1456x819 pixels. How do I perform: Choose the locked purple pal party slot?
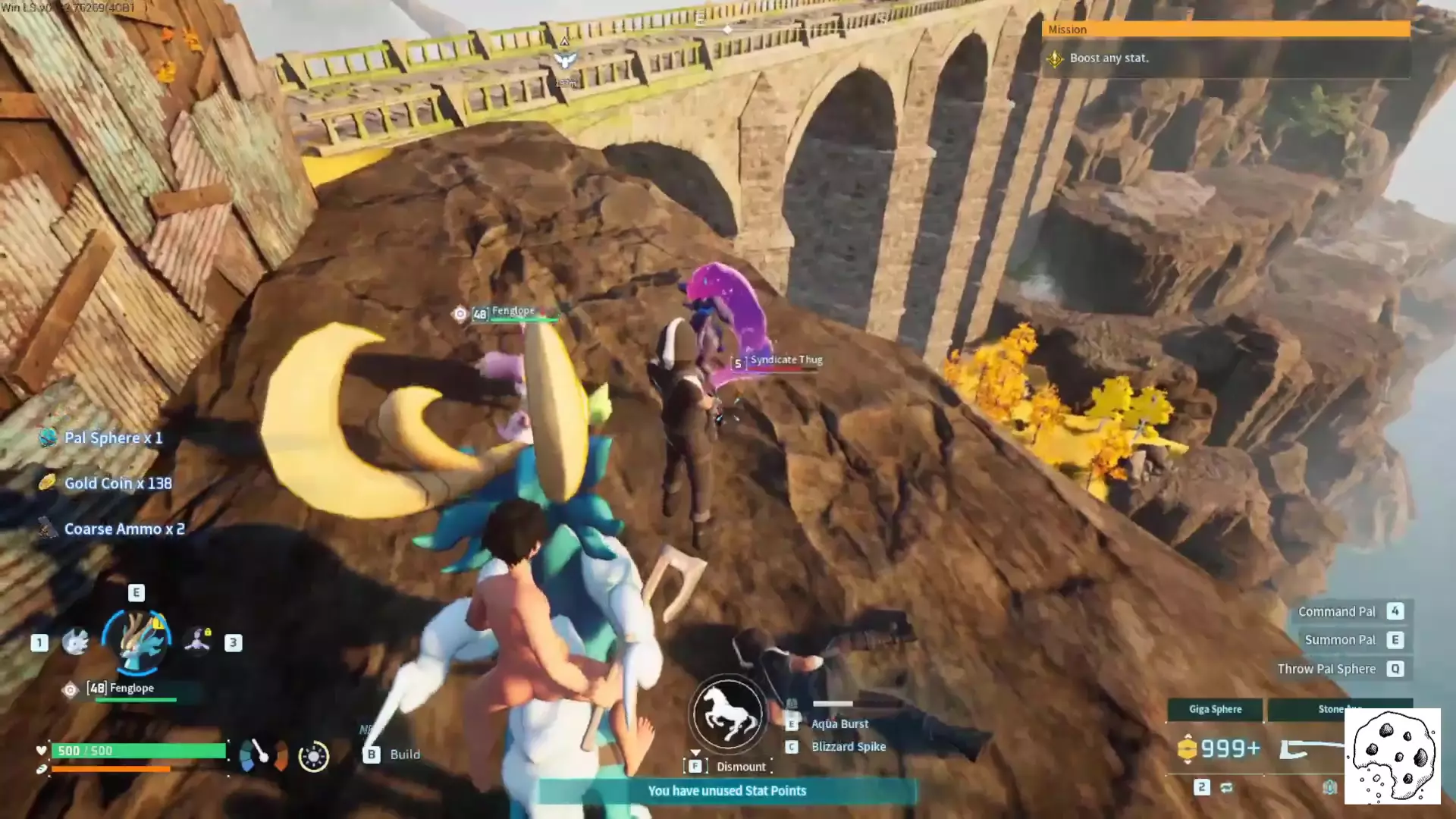pos(198,640)
